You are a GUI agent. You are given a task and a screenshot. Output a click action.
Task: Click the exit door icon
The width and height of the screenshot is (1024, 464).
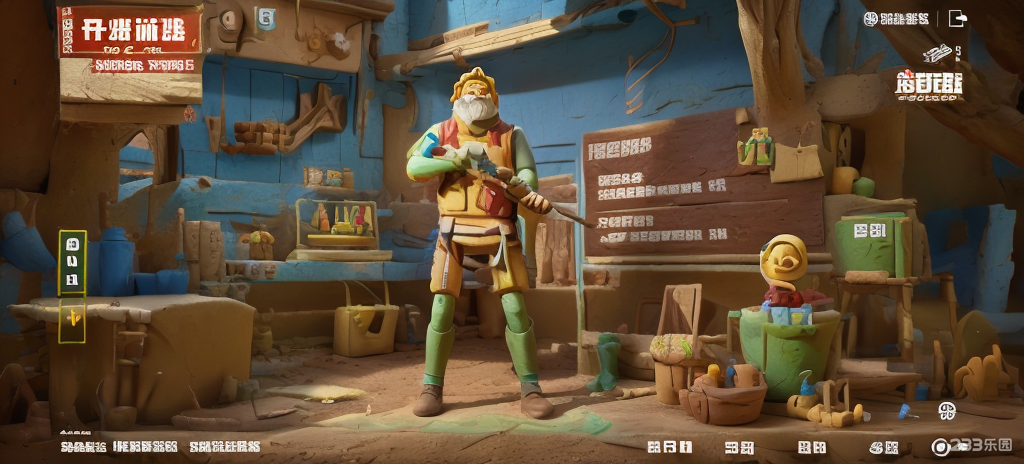pos(958,18)
